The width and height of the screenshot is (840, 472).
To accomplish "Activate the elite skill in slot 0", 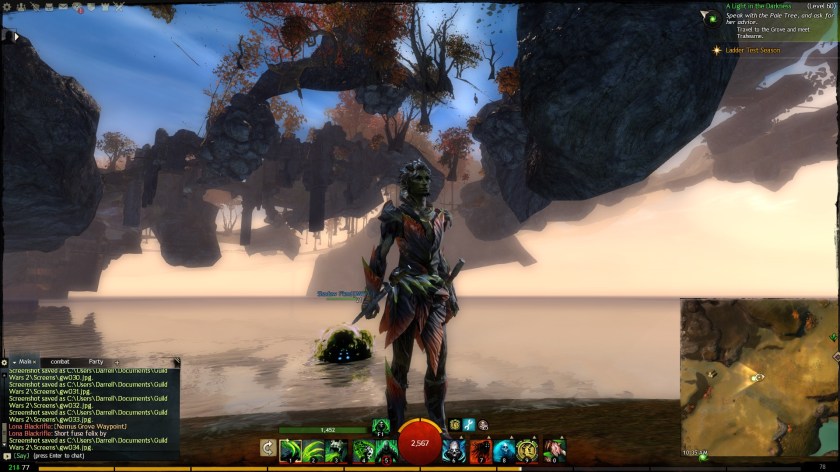I will [553, 450].
